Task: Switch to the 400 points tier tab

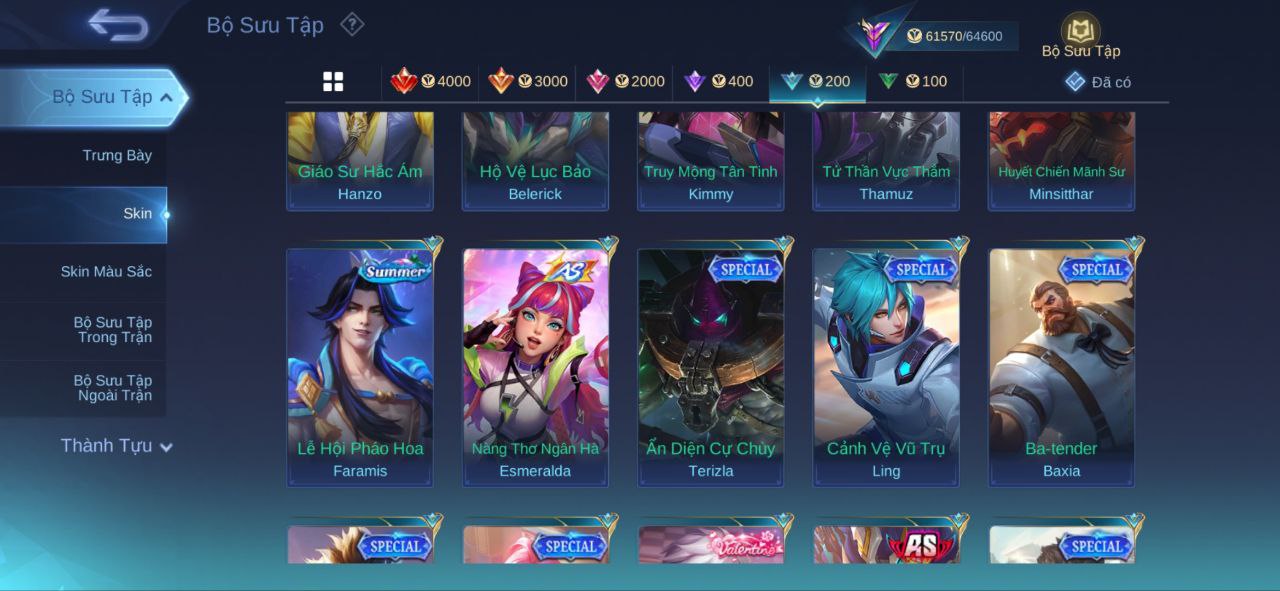Action: (719, 82)
